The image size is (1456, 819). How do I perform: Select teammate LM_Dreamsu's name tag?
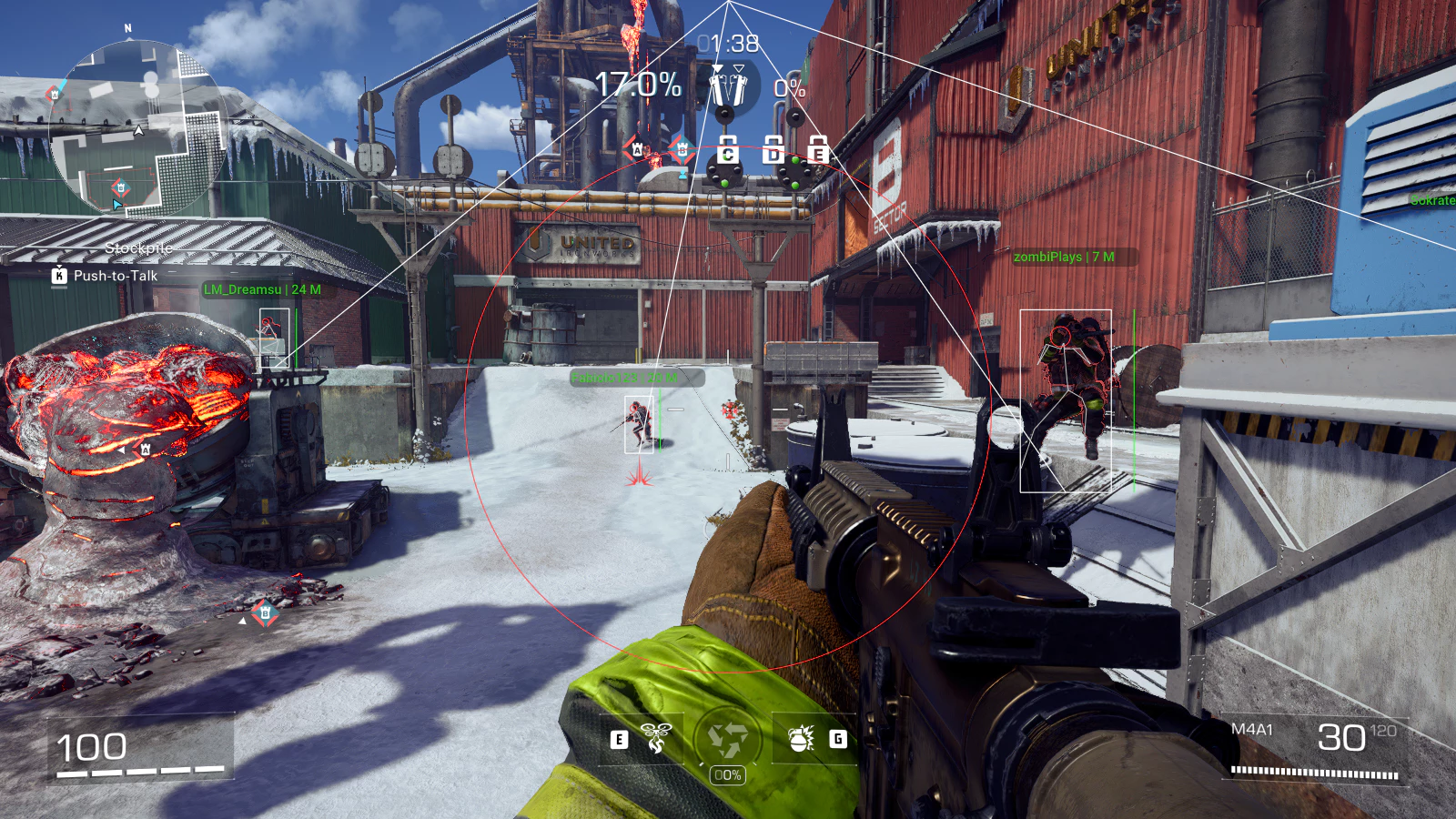pyautogui.click(x=262, y=289)
